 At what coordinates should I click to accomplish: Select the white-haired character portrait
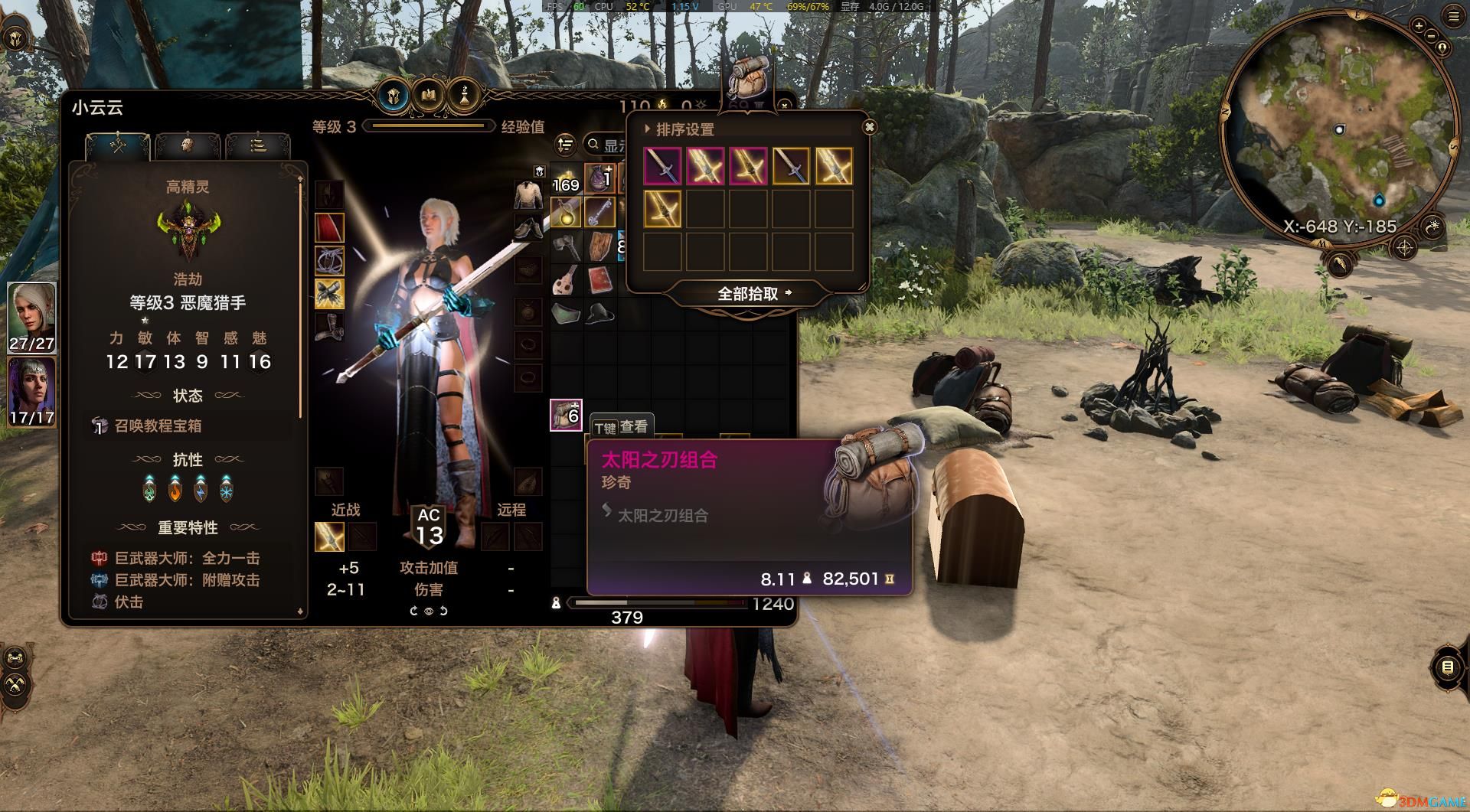tap(31, 318)
